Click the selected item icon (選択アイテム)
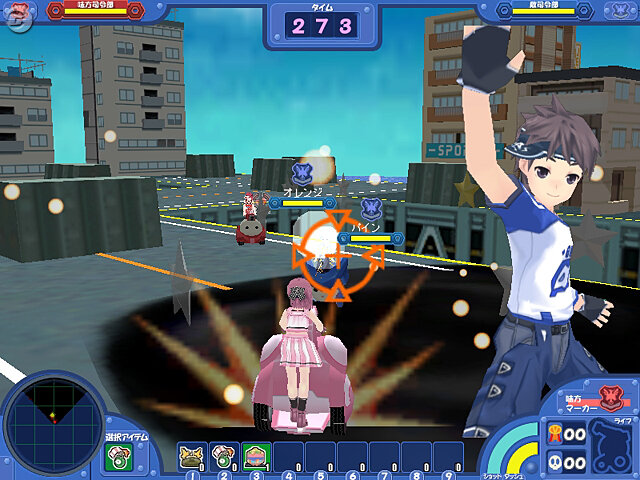 [x=118, y=457]
